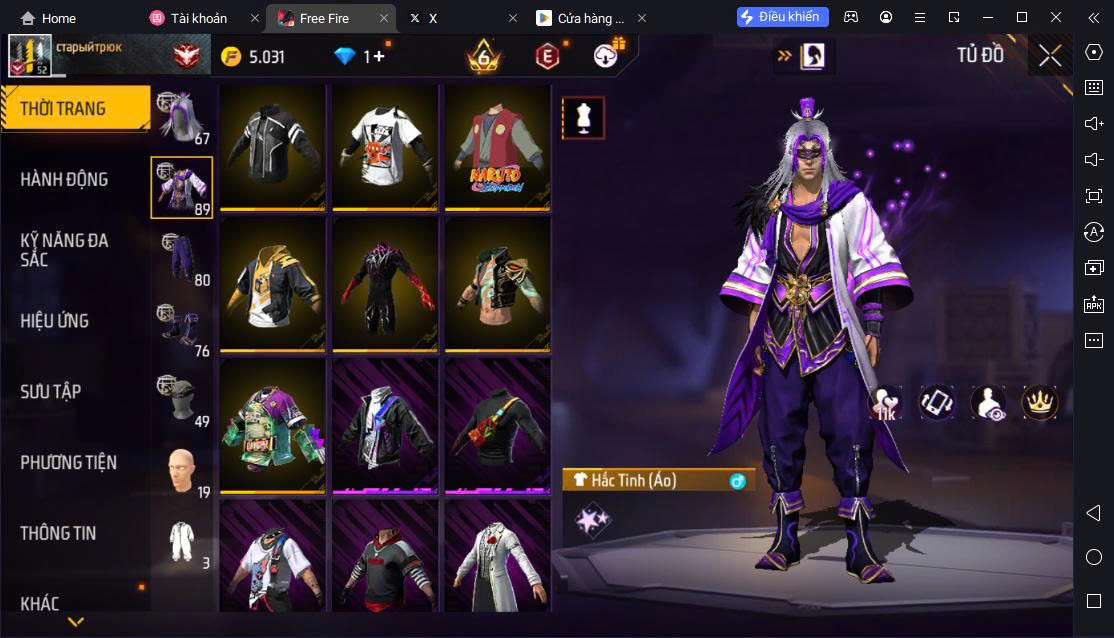Switch to the Tài khoản emulator tab
Image resolution: width=1114 pixels, height=638 pixels.
click(200, 18)
